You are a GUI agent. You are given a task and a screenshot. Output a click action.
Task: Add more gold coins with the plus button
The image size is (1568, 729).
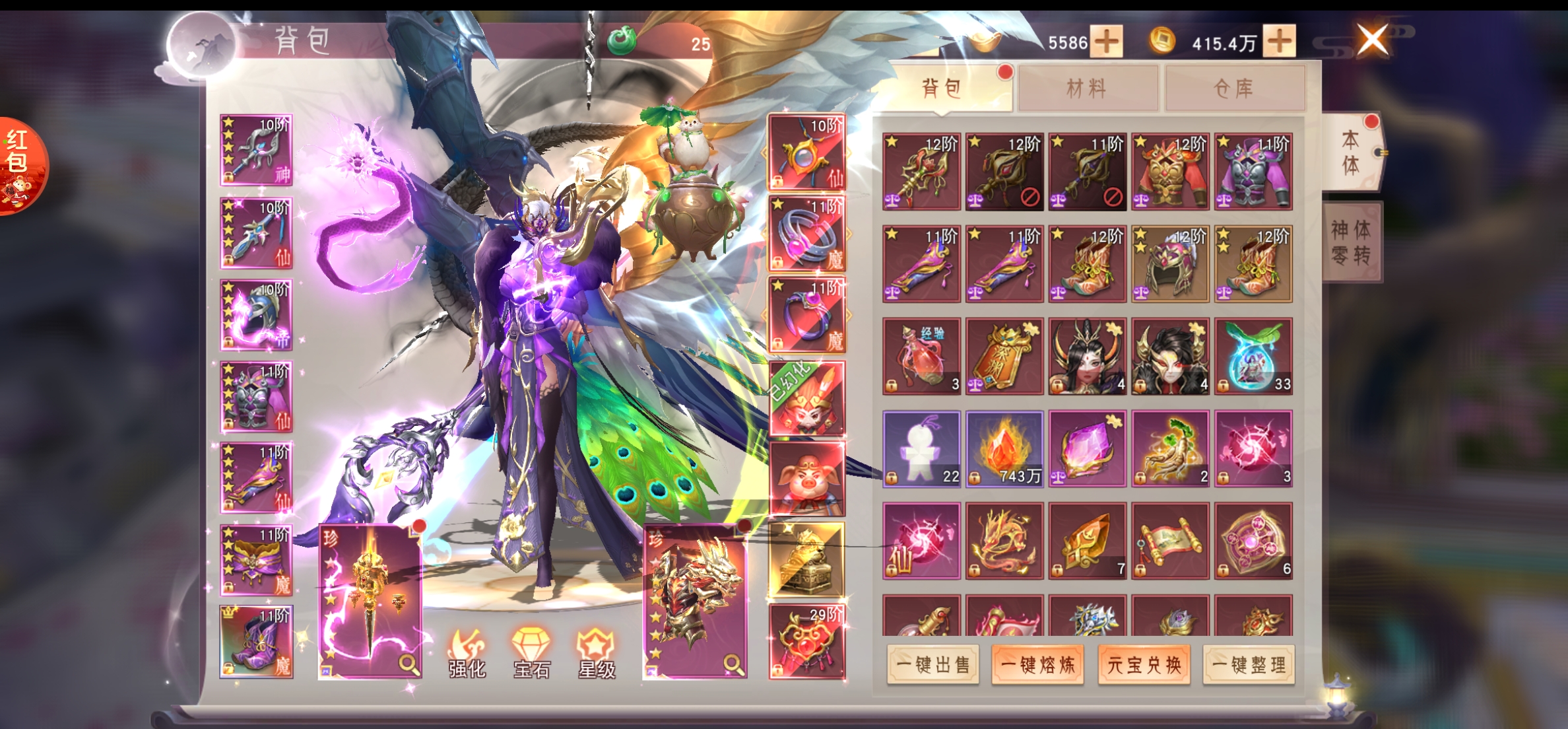click(1280, 42)
